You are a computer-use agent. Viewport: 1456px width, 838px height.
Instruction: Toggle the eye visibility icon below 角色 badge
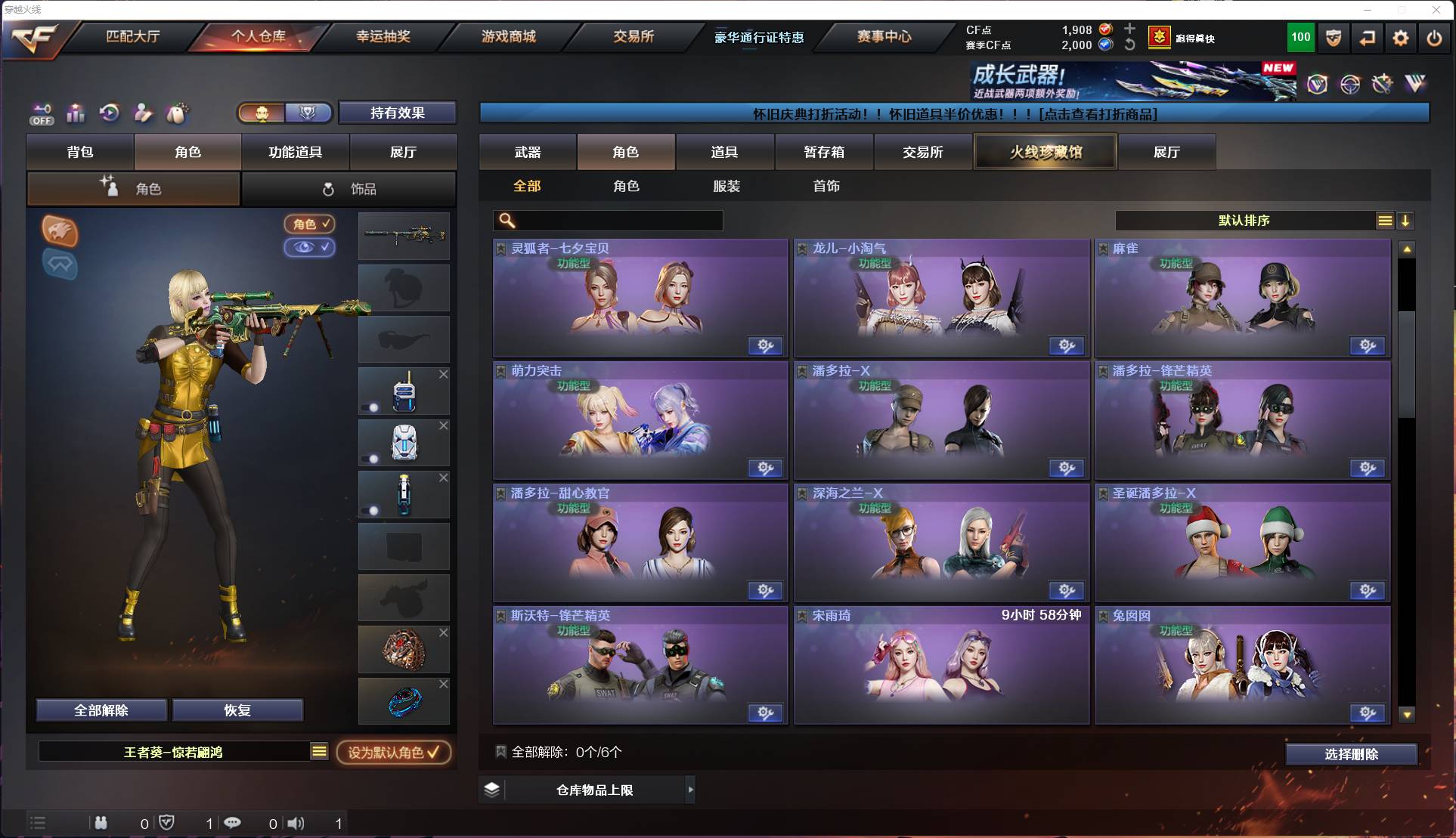[310, 247]
